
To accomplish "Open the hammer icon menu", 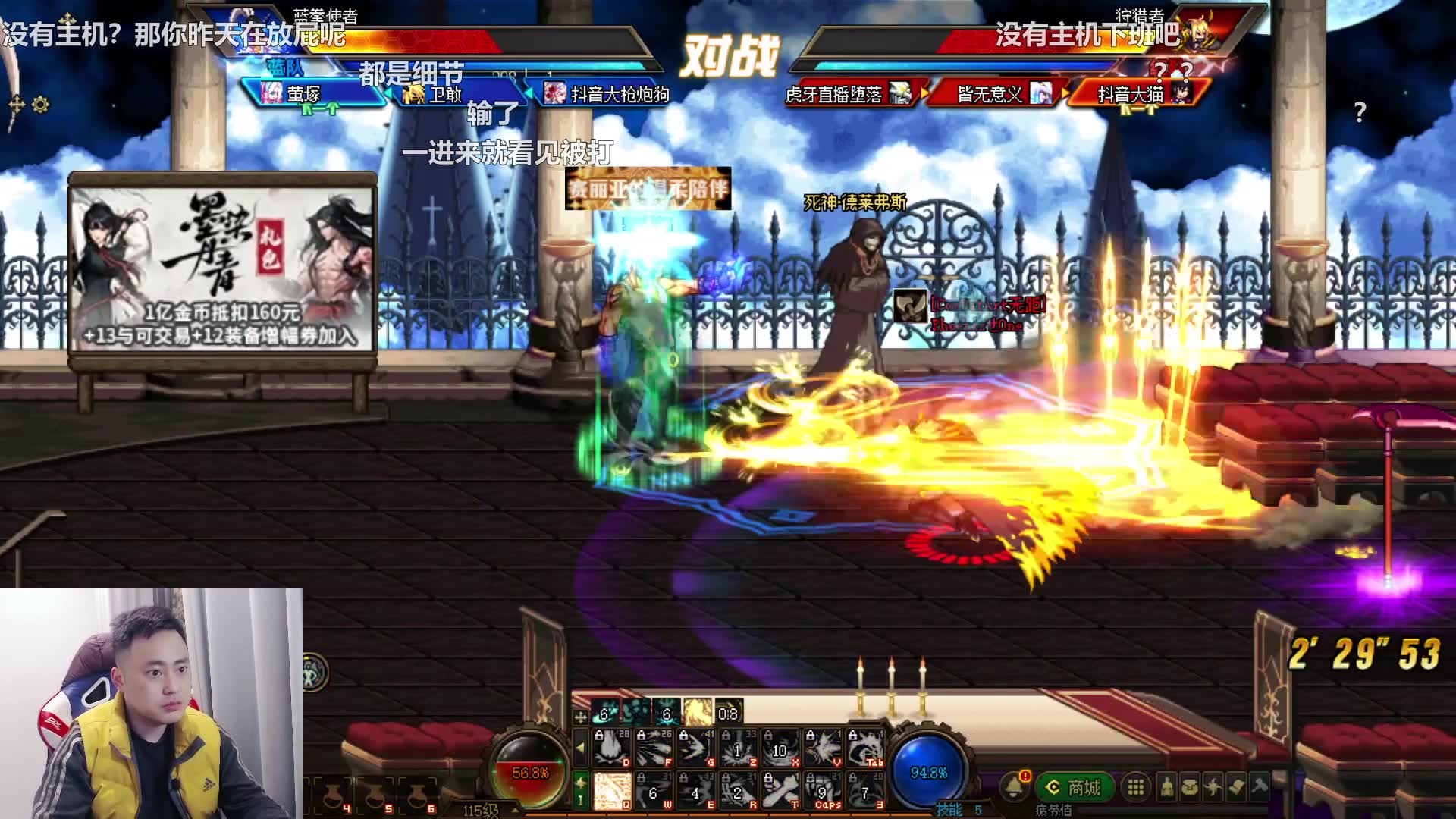I will 1260,788.
